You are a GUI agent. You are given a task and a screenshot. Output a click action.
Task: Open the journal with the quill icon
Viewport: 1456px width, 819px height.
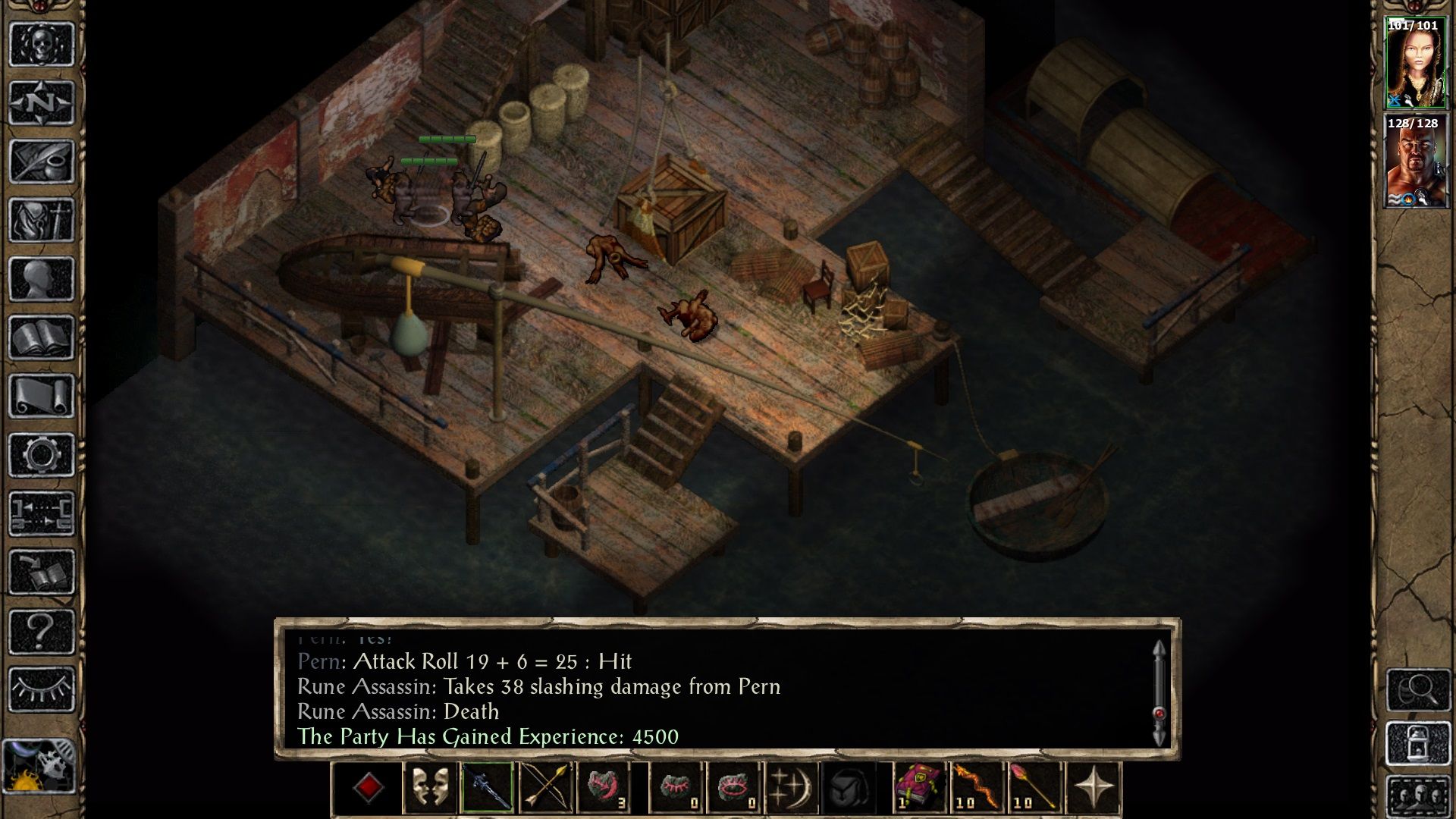point(42,161)
